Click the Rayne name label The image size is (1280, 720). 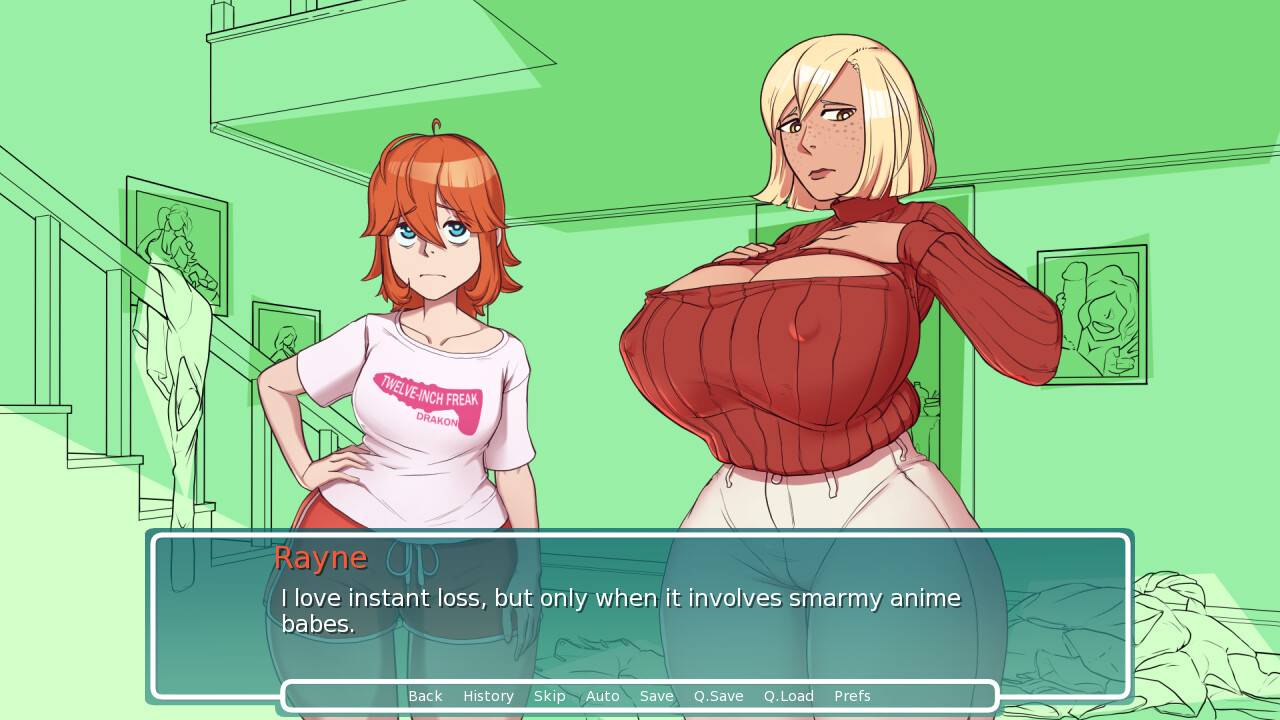(320, 557)
